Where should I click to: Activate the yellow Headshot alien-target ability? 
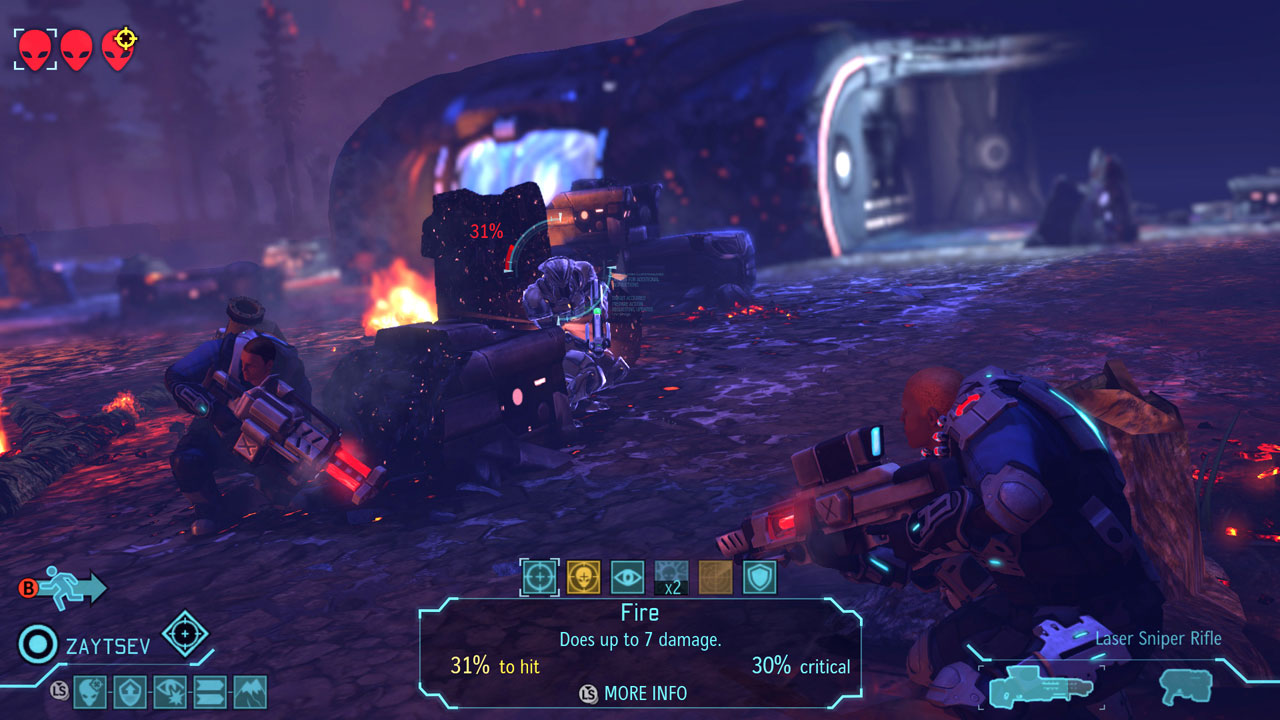584,577
